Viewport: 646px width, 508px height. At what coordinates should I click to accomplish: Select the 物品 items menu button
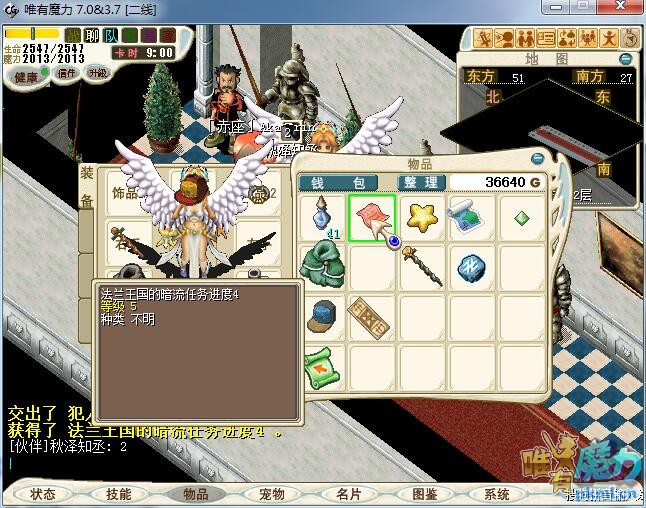[x=194, y=493]
